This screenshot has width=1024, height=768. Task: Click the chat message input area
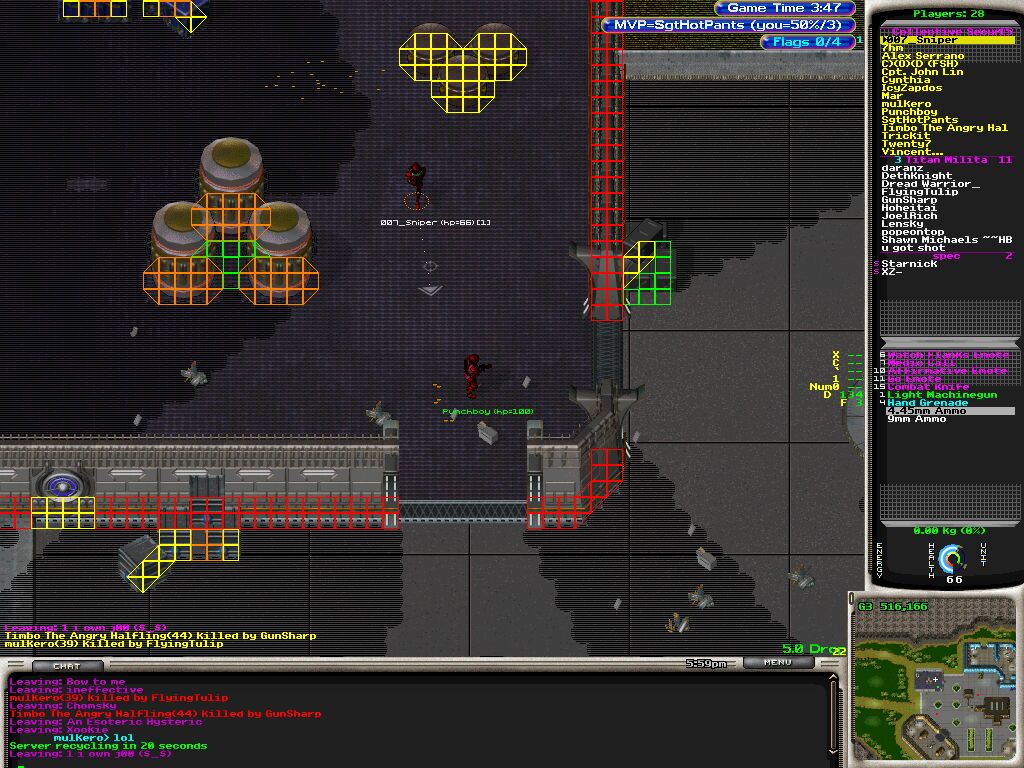pyautogui.click(x=400, y=762)
